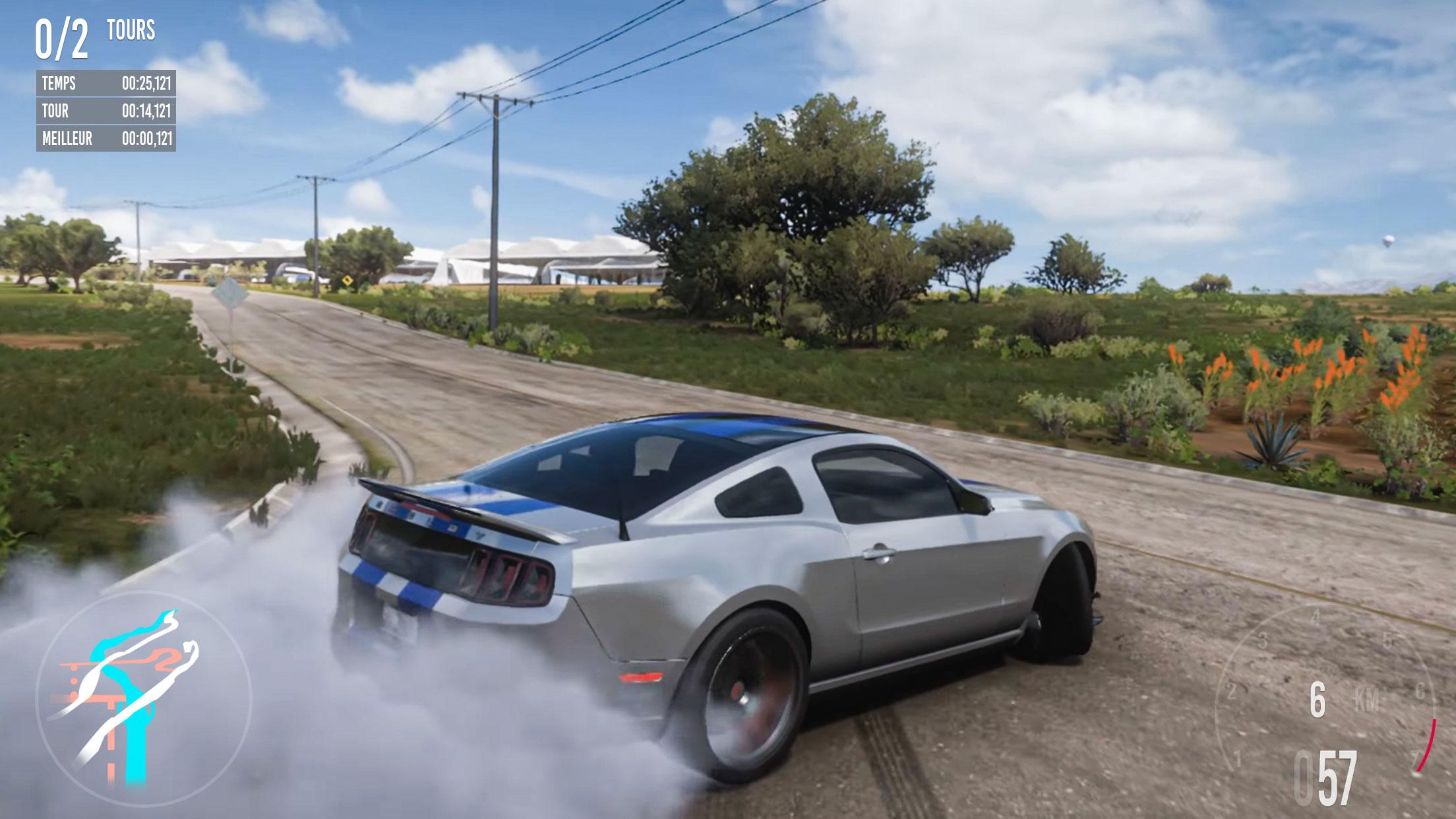Select the TOURS label at the top left
1456x819 pixels.
pos(131,29)
